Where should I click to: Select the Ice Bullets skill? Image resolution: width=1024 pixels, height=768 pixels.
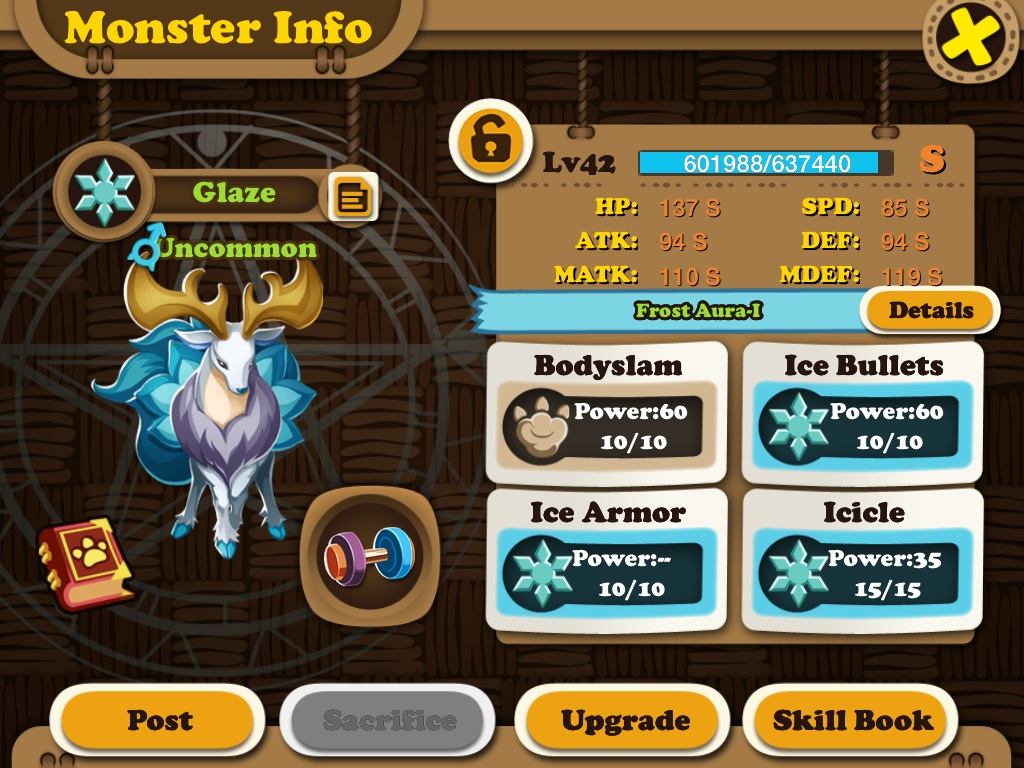pos(862,411)
